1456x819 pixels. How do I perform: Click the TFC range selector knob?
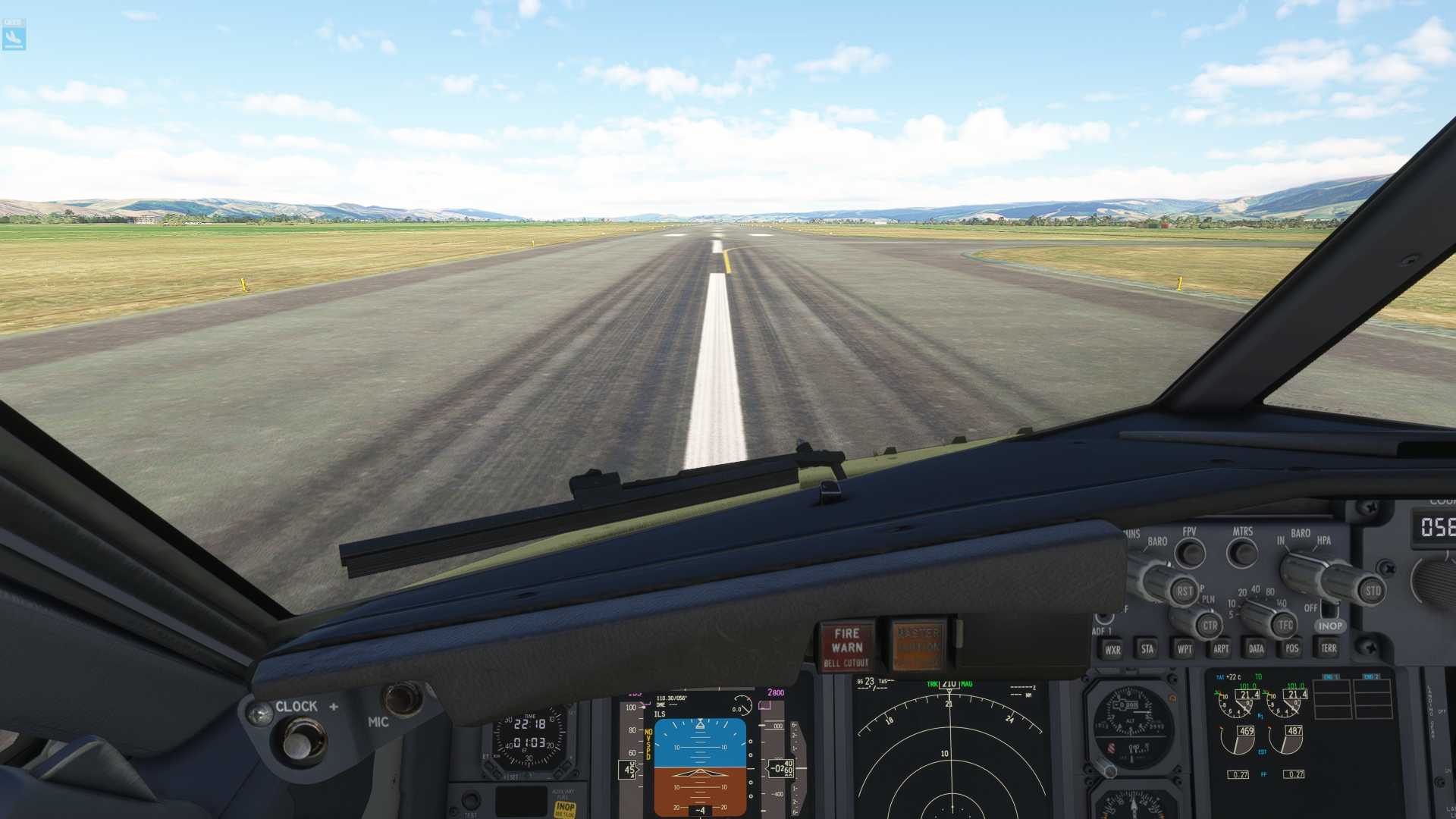[1283, 625]
